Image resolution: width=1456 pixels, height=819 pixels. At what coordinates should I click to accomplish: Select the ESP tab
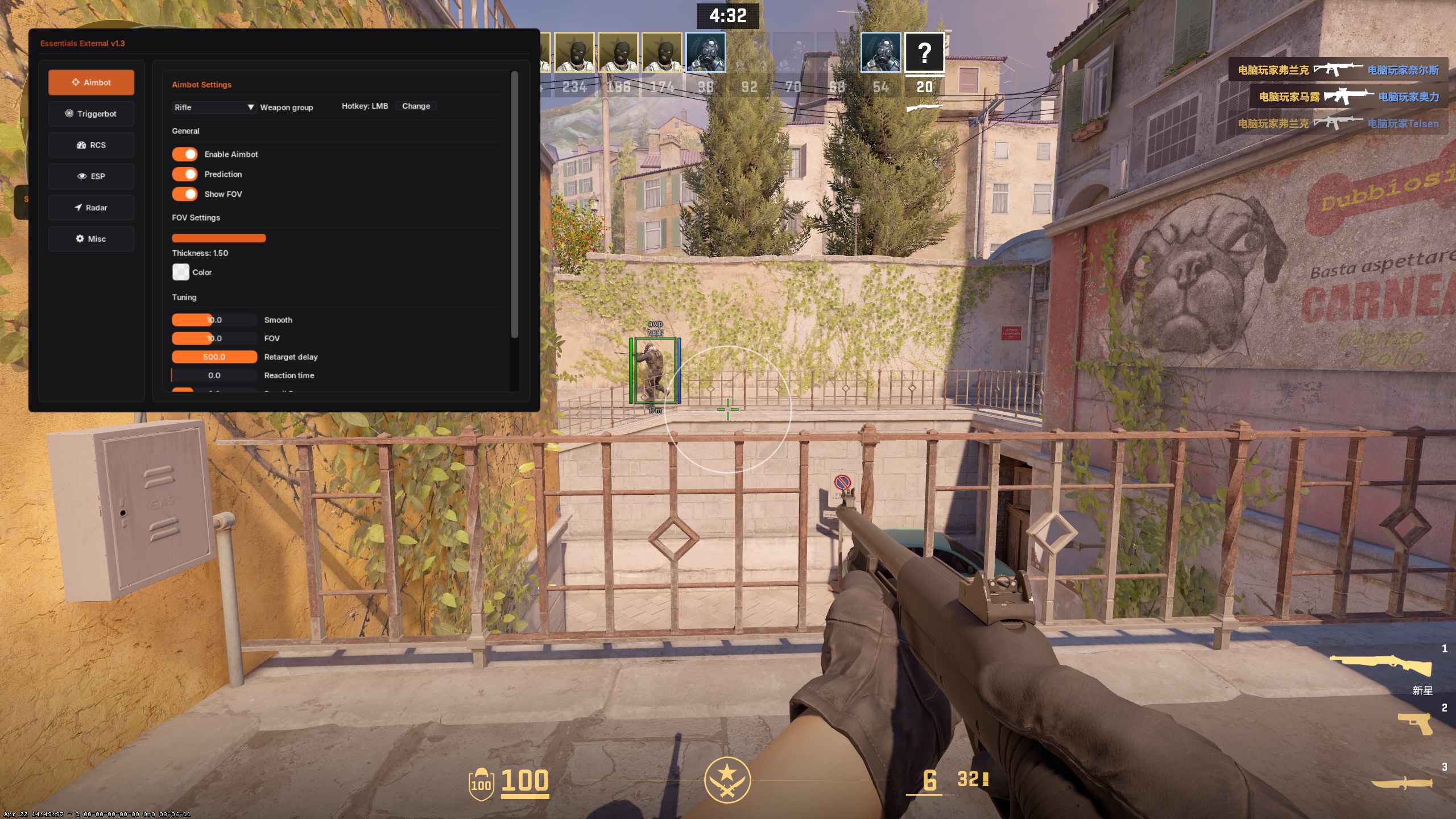click(x=91, y=176)
